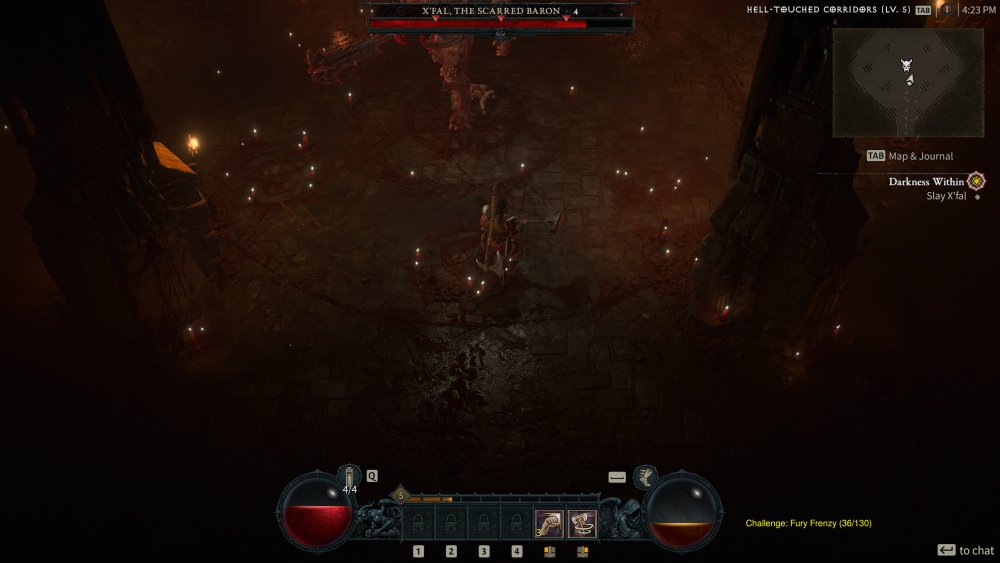Select the Darkness Within quest tracker

coord(926,182)
